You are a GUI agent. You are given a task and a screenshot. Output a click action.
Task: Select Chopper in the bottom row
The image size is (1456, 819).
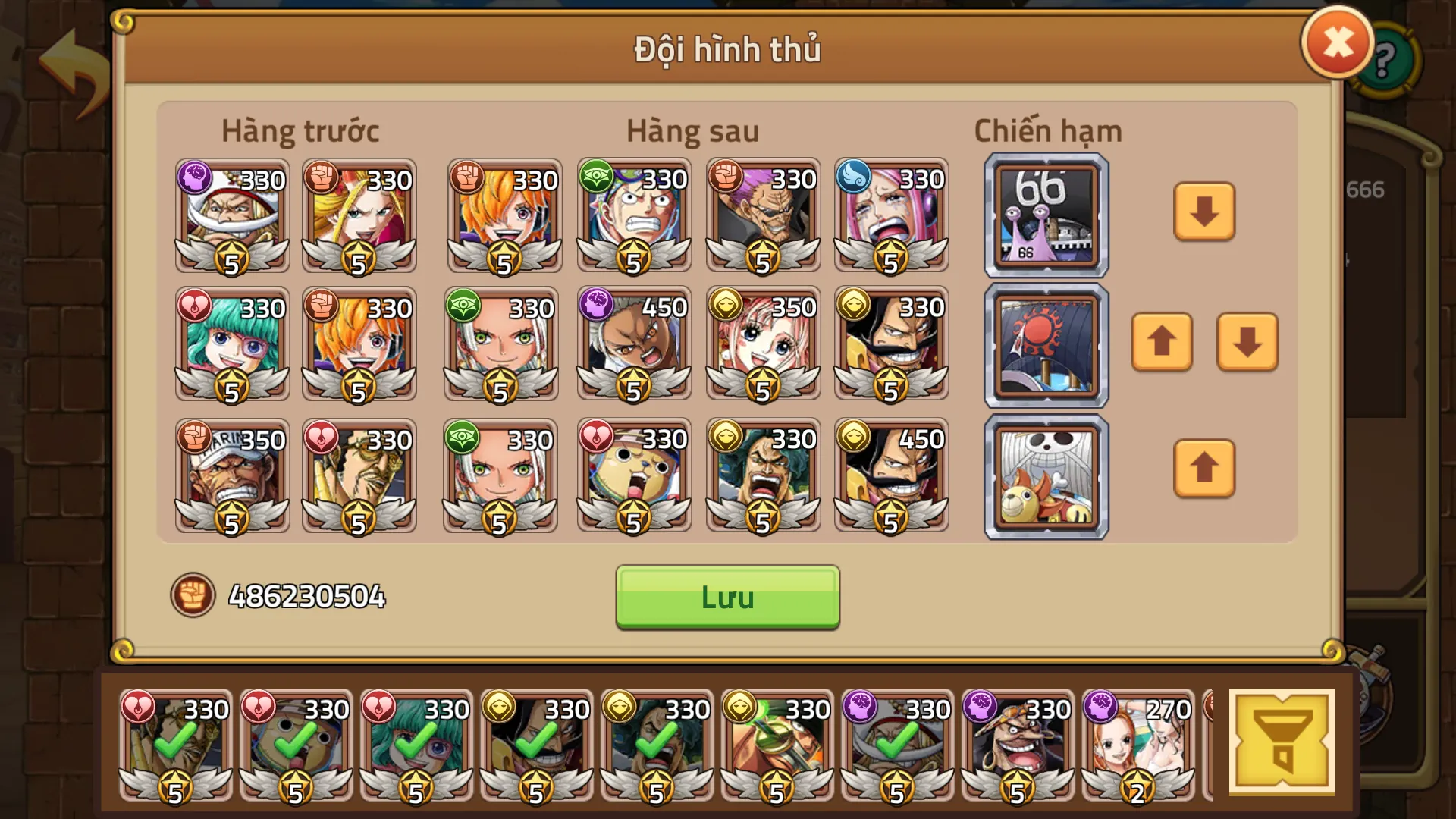click(634, 475)
